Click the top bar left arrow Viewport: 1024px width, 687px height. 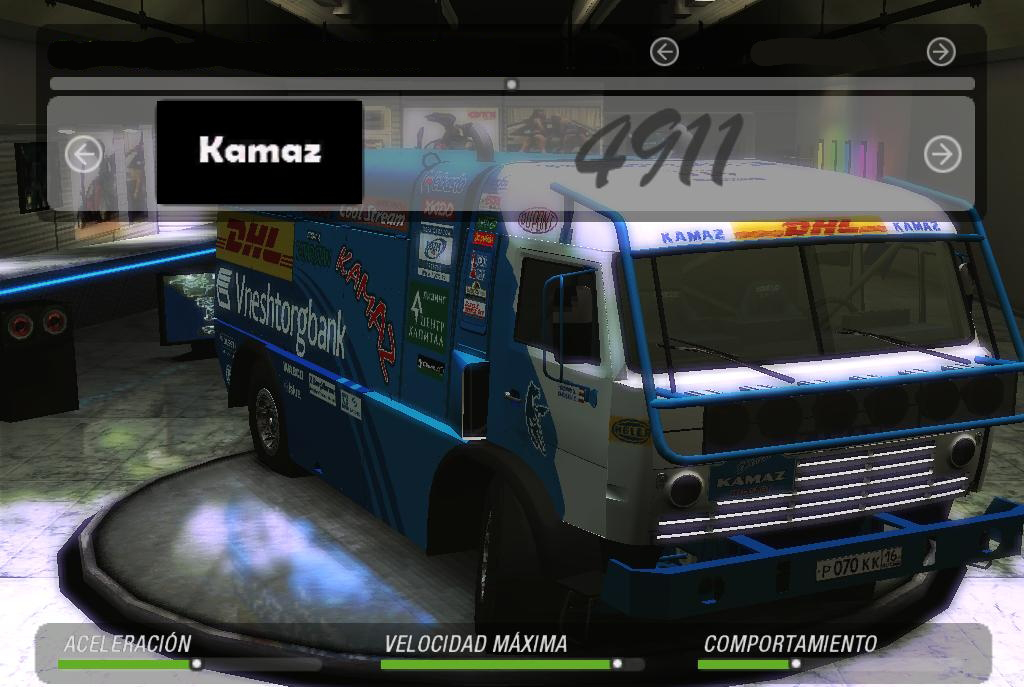[x=664, y=52]
